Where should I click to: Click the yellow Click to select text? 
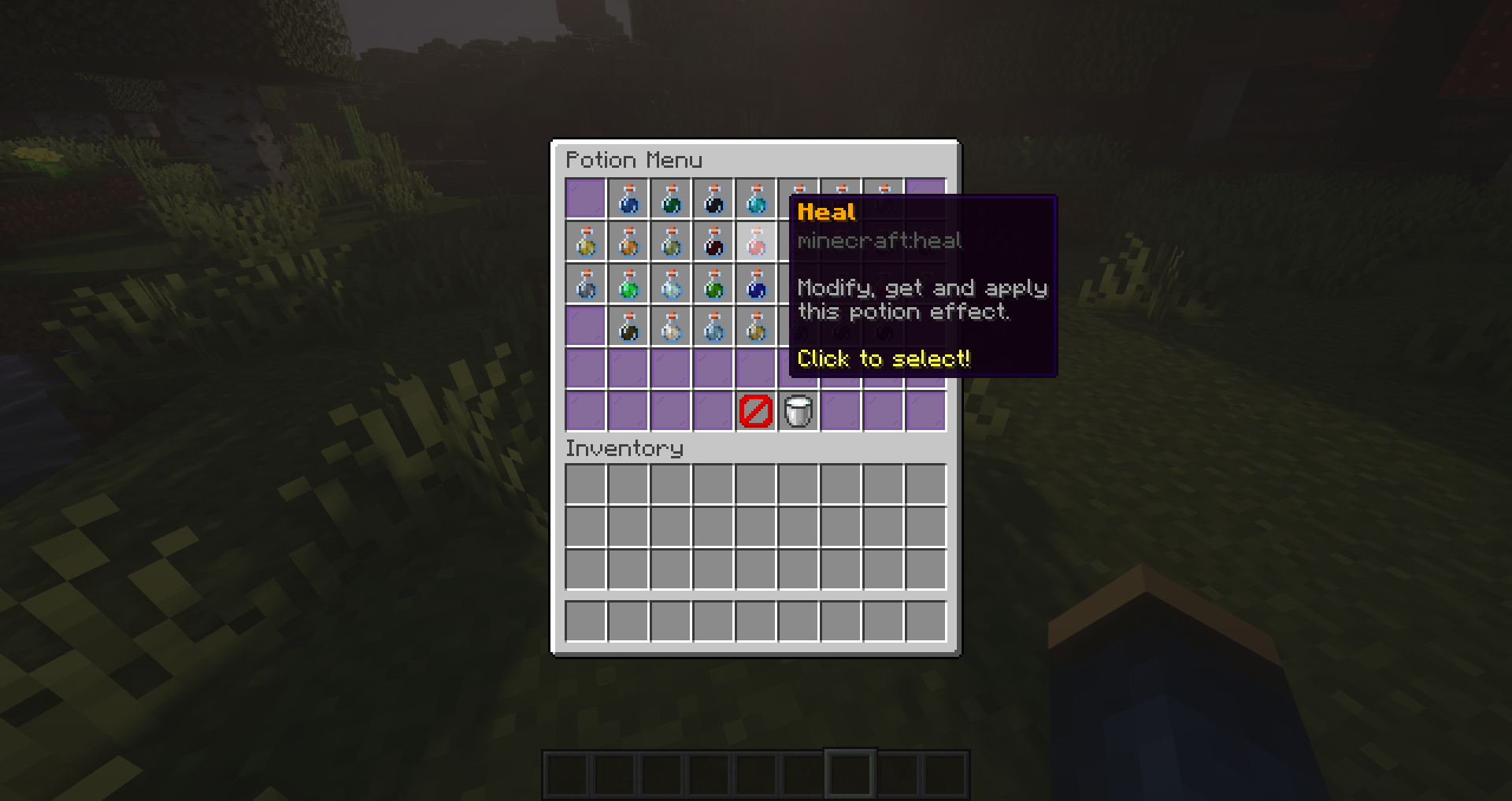[884, 358]
